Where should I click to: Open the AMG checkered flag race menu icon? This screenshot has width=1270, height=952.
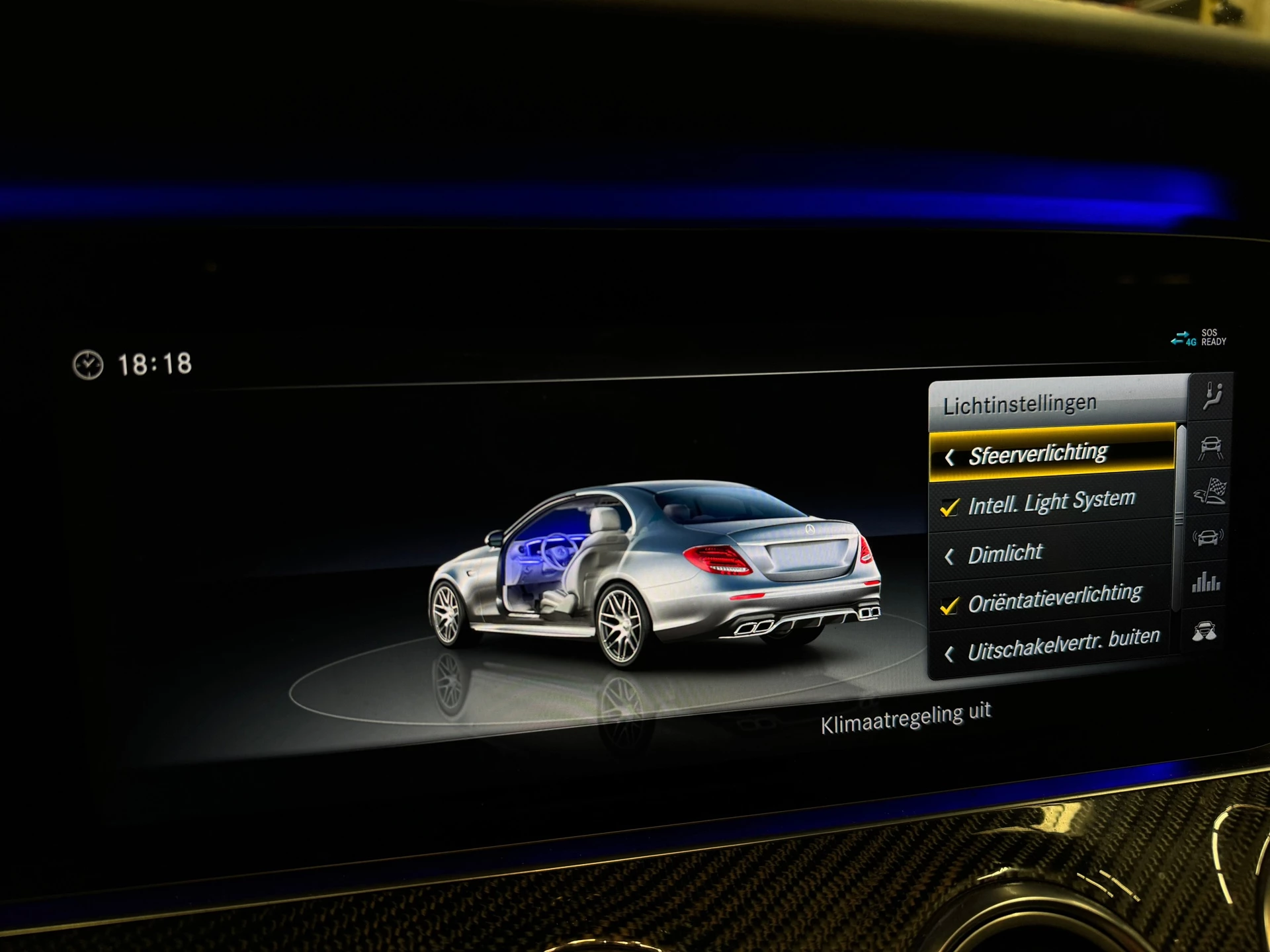(x=1209, y=491)
